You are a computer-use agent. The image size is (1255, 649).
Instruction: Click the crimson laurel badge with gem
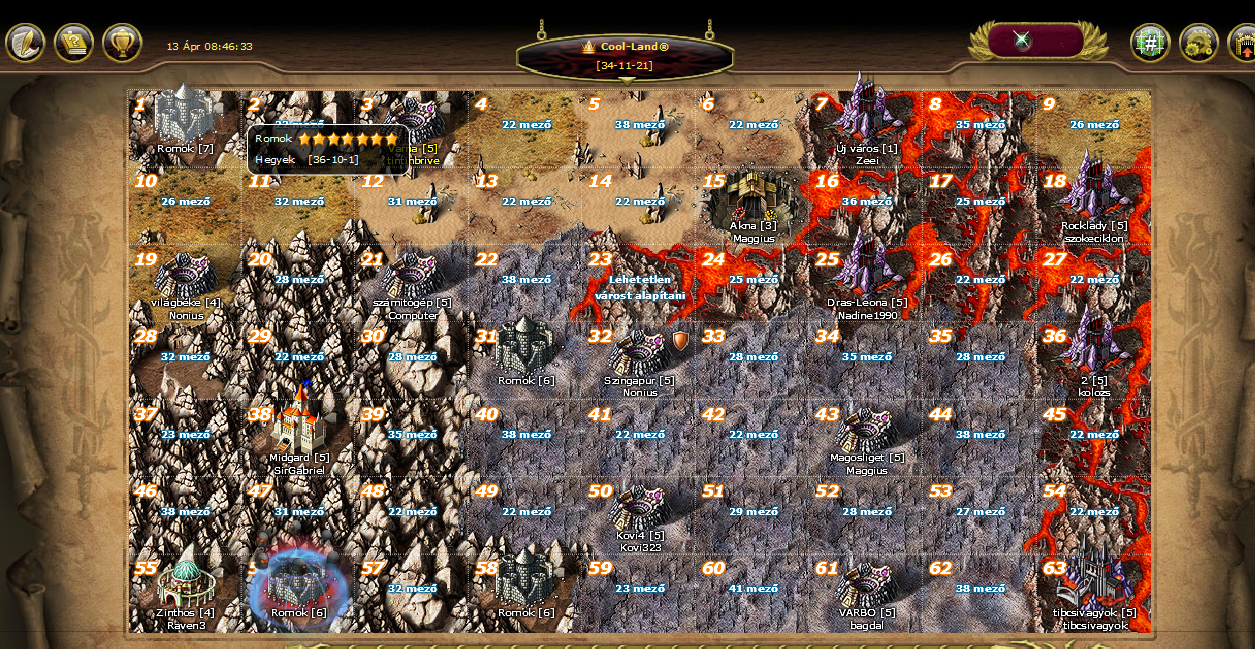tap(1036, 41)
